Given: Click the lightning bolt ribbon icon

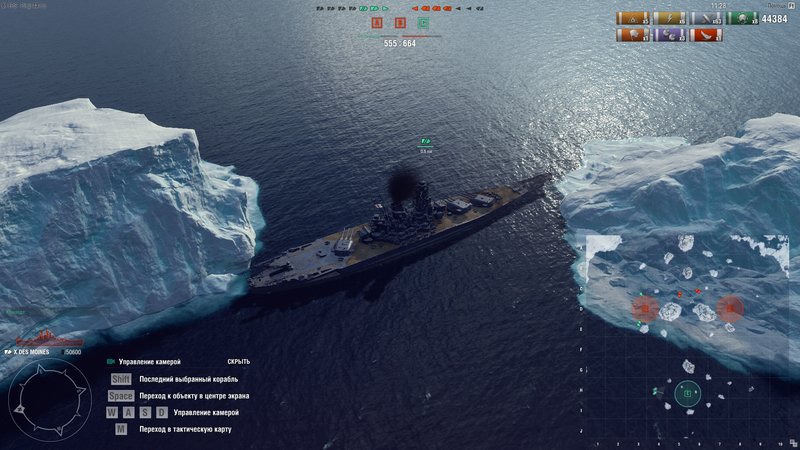Looking at the screenshot, I should (667, 18).
